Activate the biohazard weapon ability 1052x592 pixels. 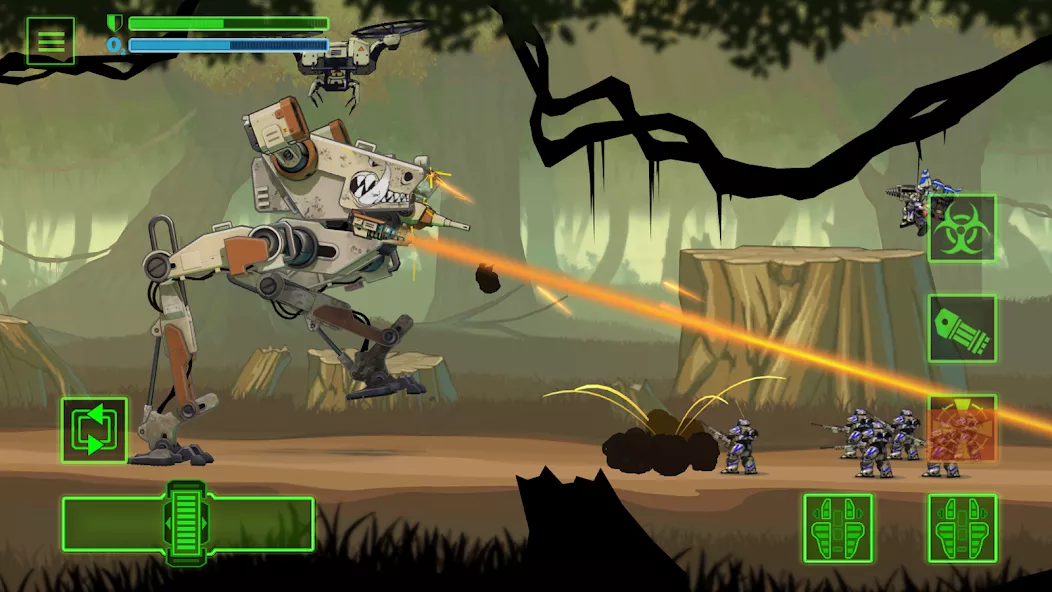pyautogui.click(x=962, y=228)
